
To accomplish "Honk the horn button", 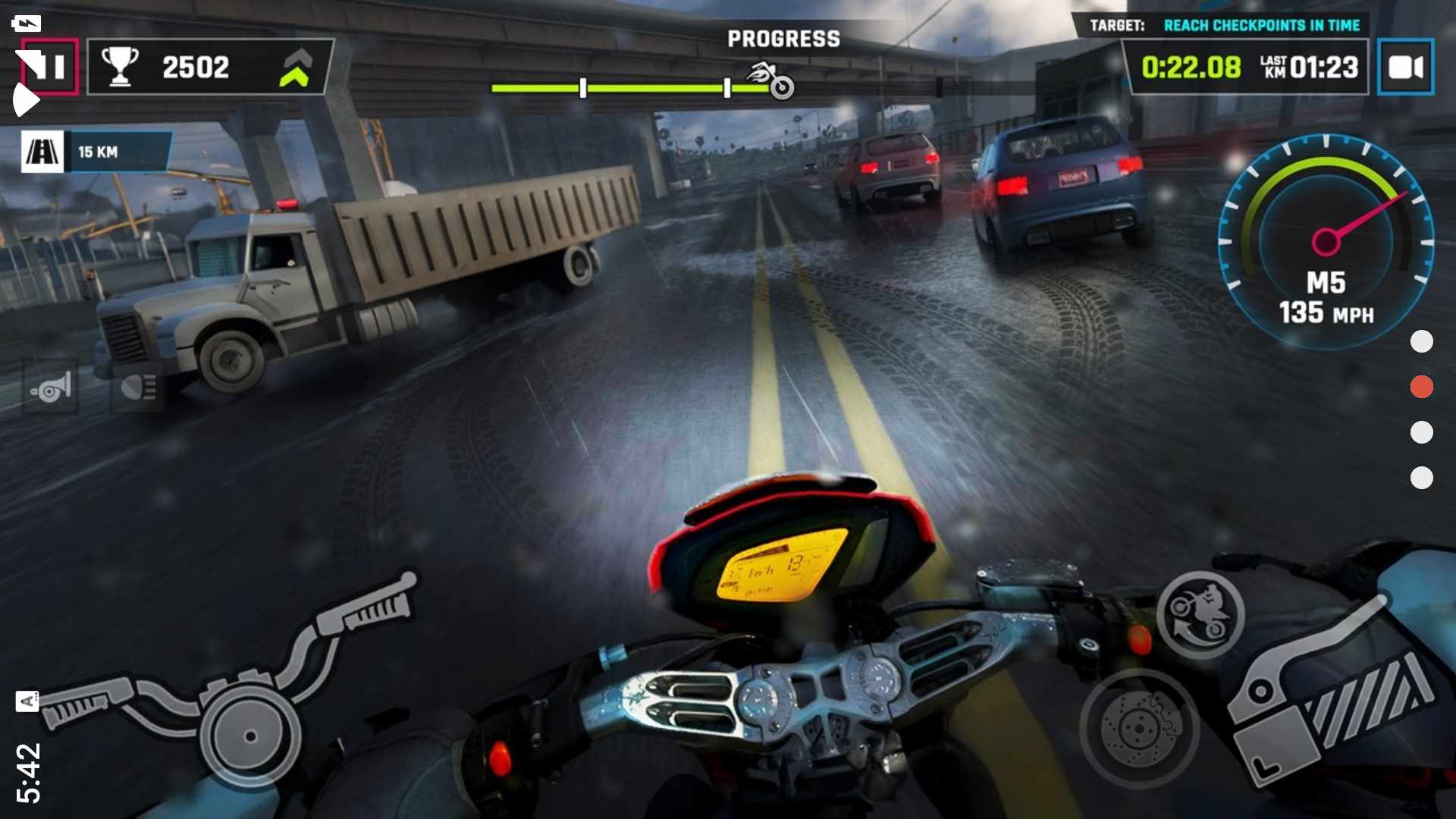I will coord(50,388).
